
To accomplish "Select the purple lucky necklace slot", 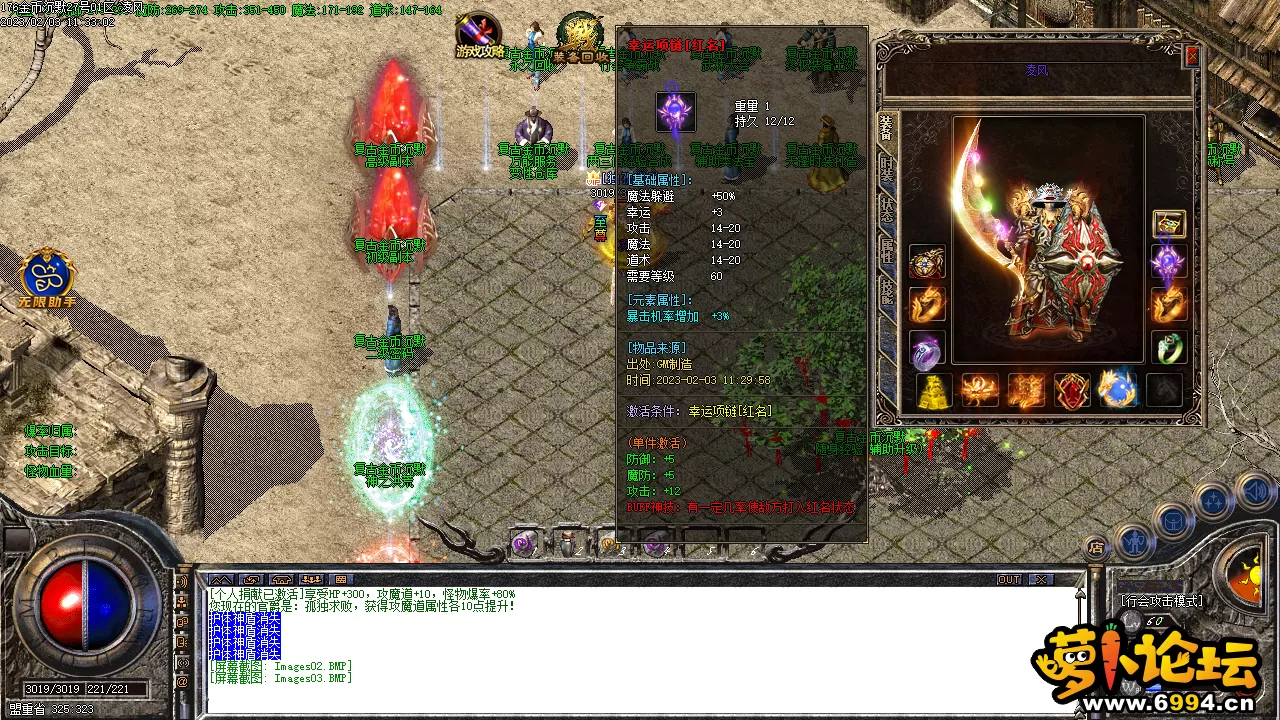I will coord(1169,262).
